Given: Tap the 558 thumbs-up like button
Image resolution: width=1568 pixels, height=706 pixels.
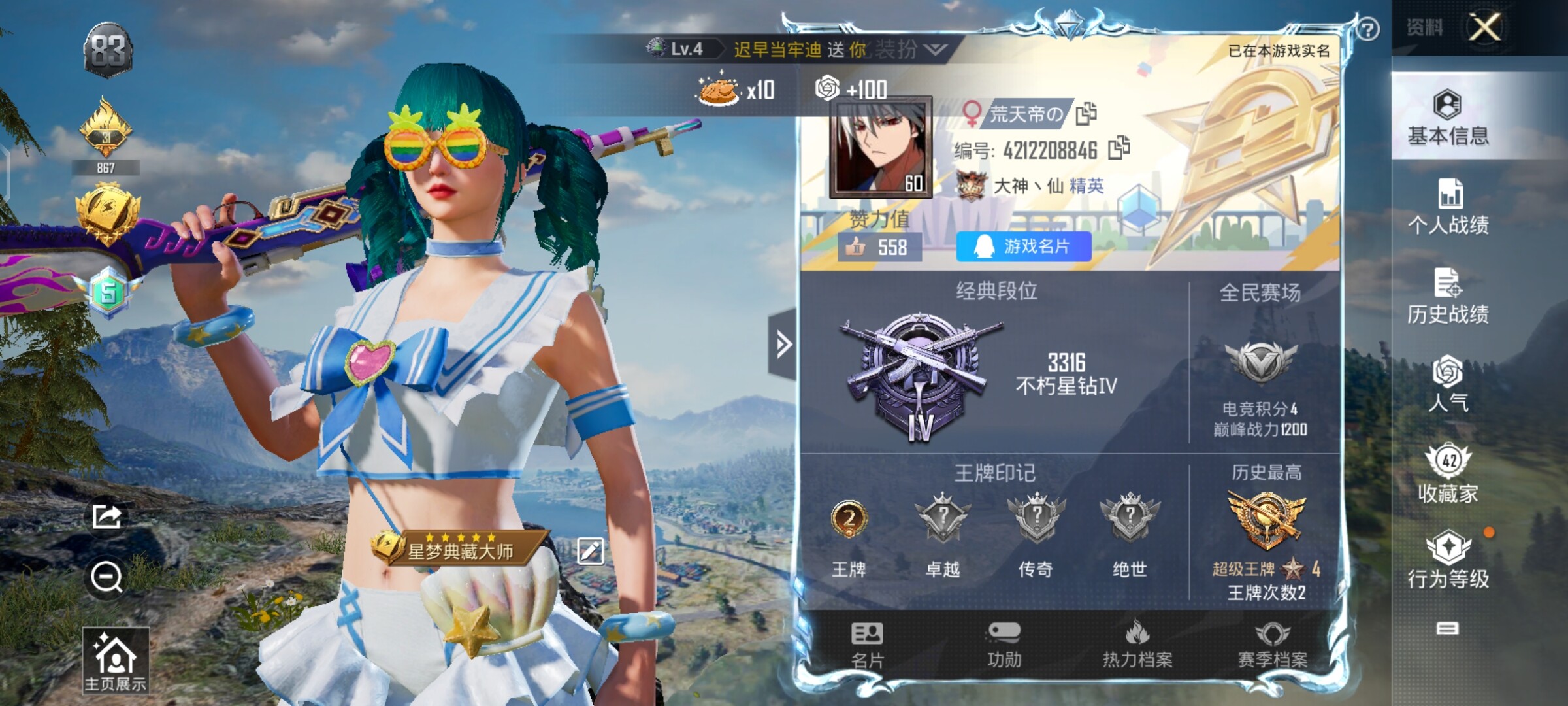Looking at the screenshot, I should point(879,247).
